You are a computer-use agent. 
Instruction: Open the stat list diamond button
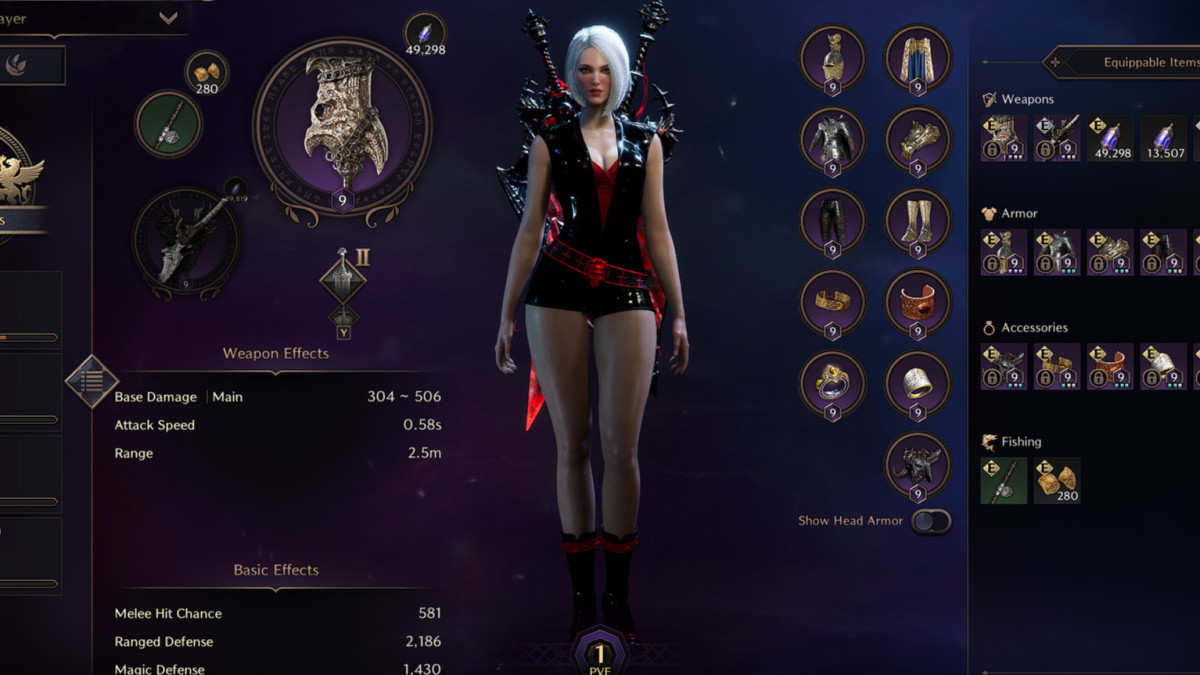(92, 380)
